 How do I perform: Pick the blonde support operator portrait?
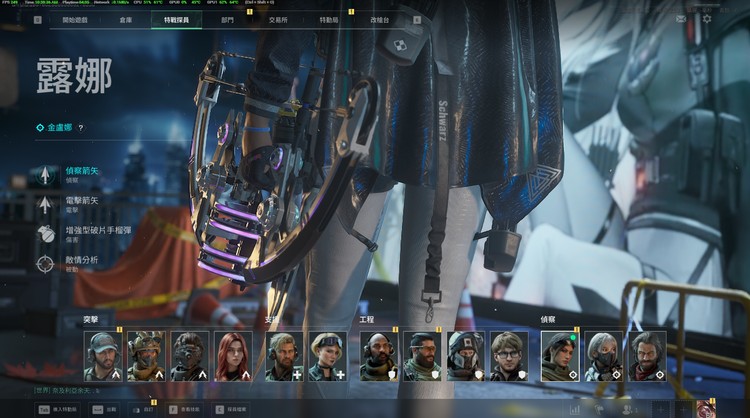[327, 356]
